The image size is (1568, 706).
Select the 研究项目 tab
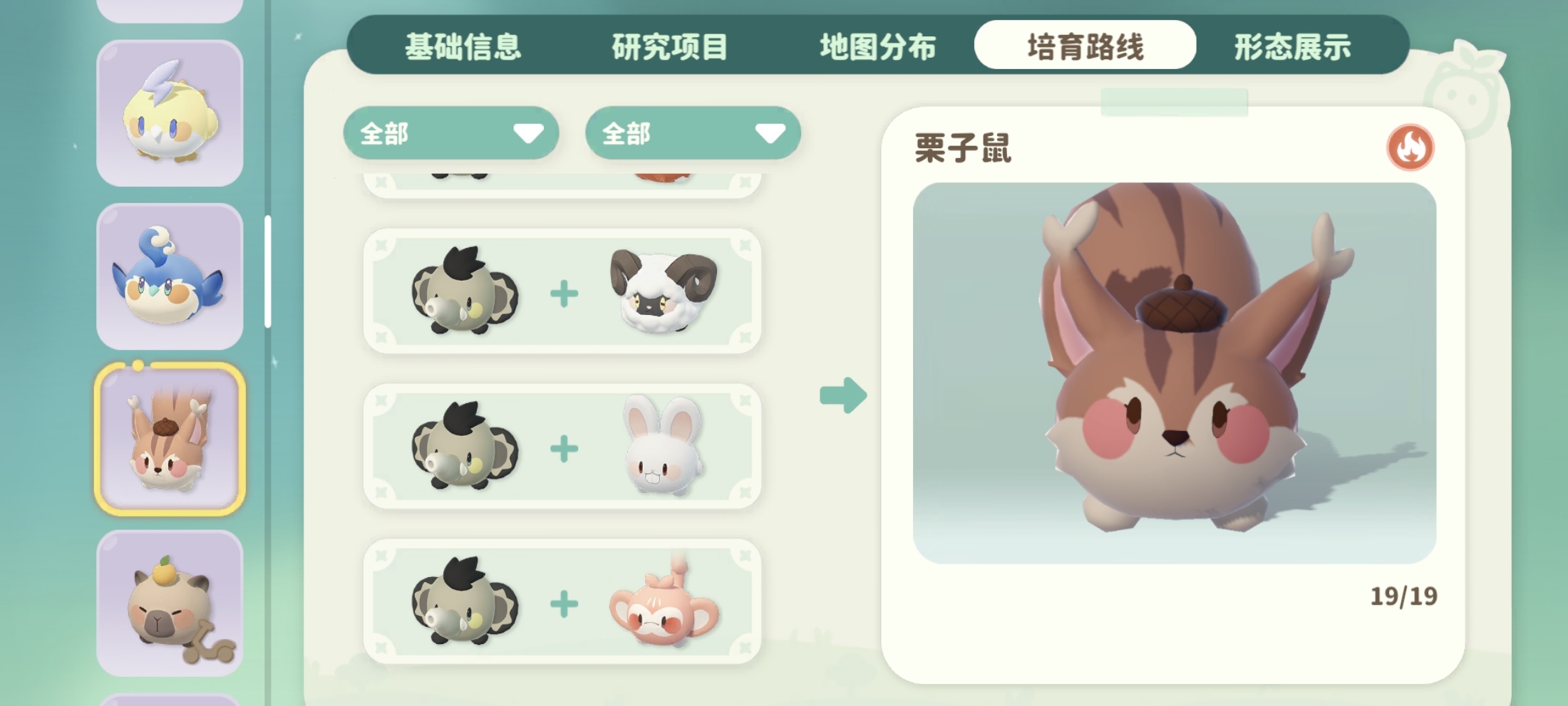669,46
